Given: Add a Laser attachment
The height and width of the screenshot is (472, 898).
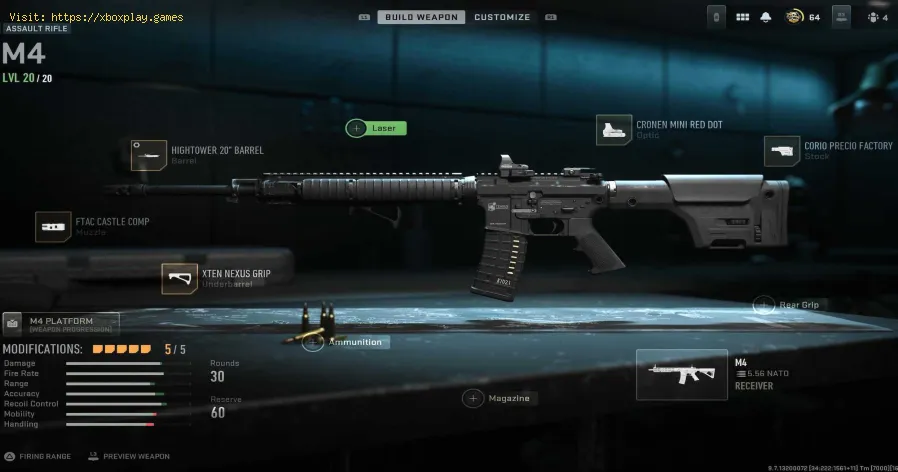Looking at the screenshot, I should [376, 128].
